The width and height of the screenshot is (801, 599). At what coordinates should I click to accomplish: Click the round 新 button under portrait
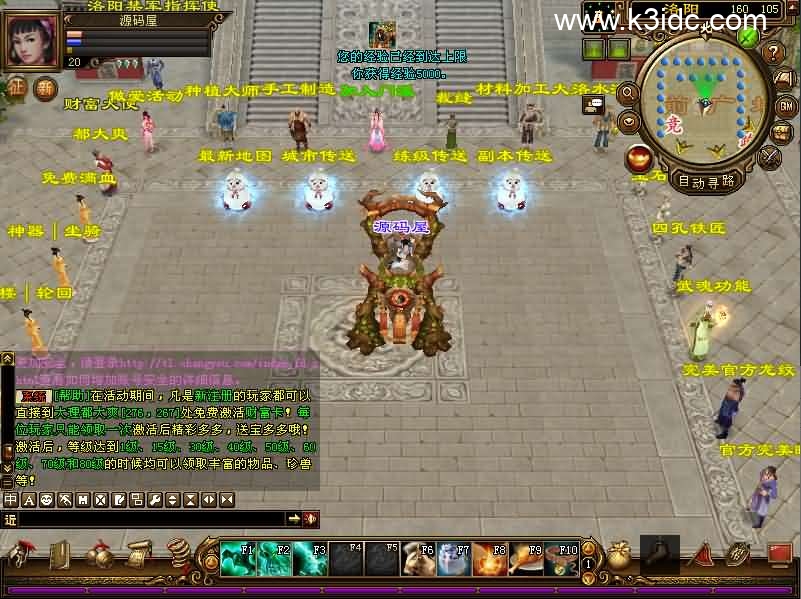pos(46,88)
